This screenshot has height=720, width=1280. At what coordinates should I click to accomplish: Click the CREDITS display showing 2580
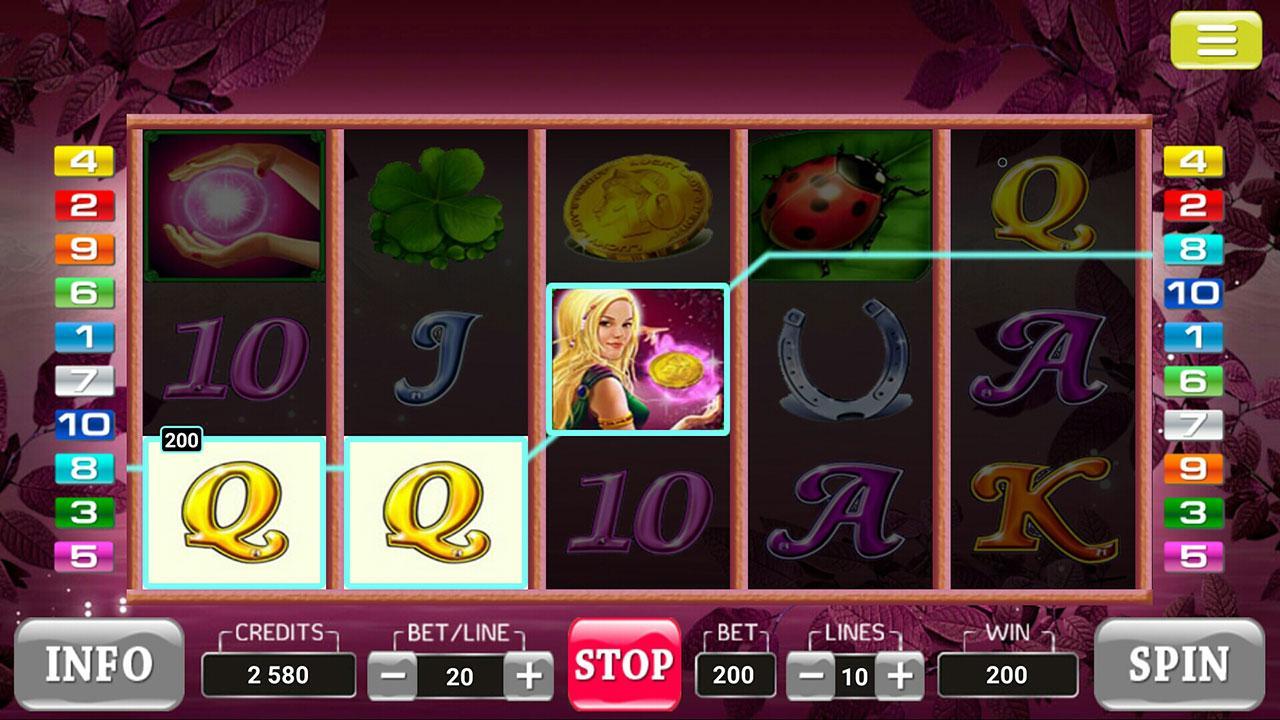pyautogui.click(x=277, y=675)
